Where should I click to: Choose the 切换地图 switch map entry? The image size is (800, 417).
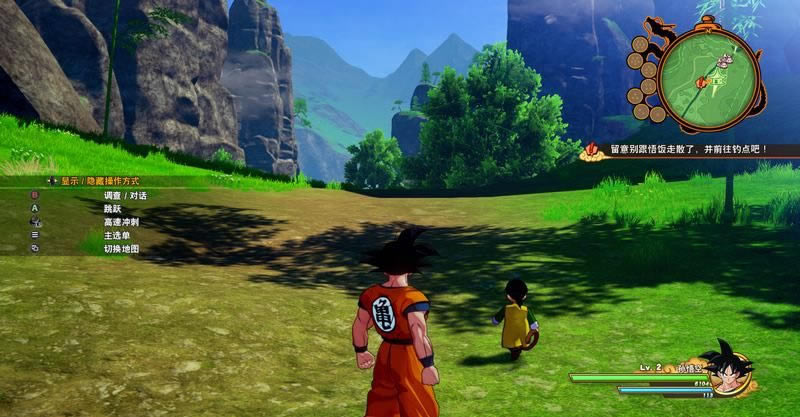[x=121, y=248]
